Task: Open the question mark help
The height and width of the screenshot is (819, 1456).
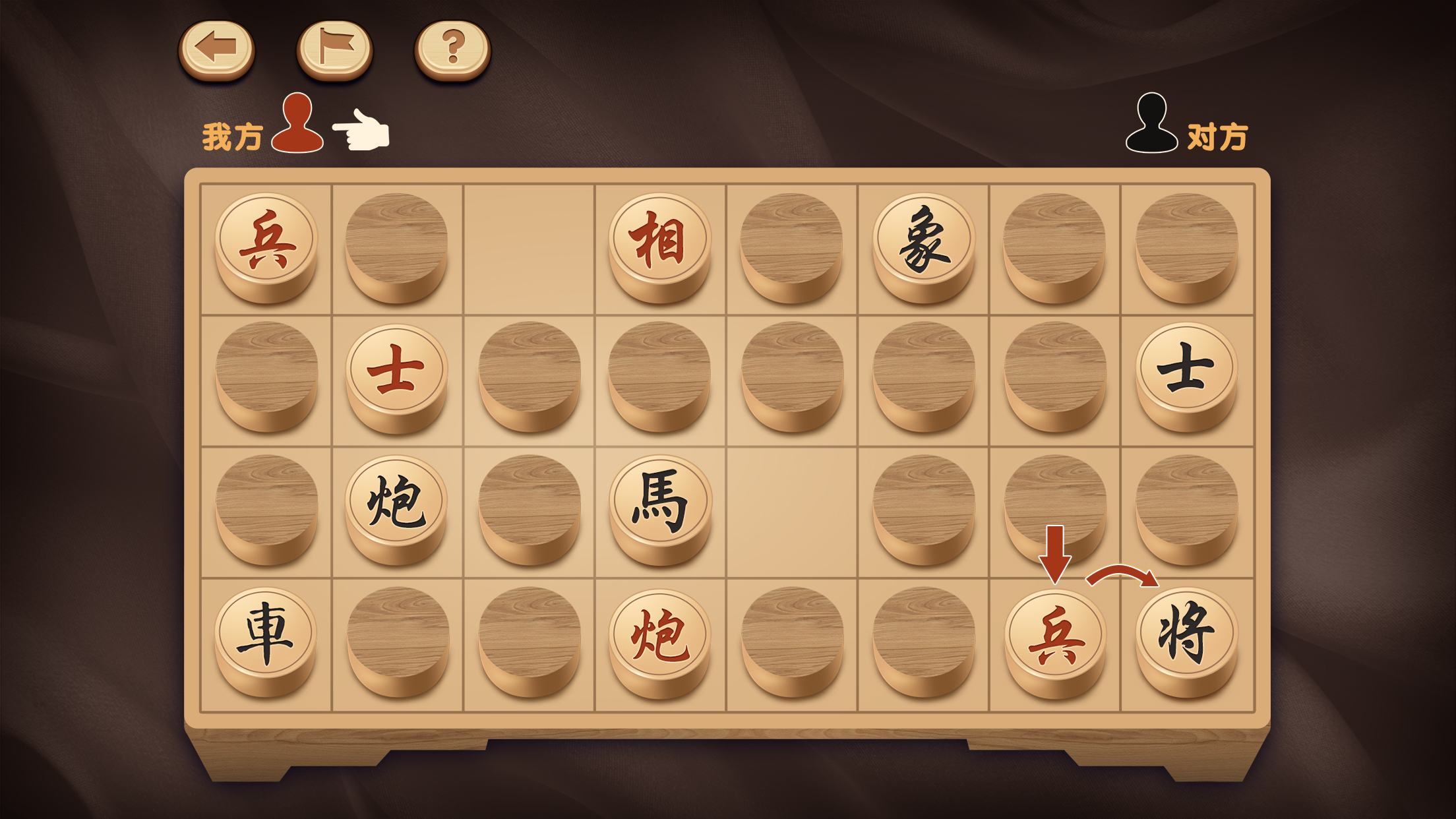Action: (452, 48)
